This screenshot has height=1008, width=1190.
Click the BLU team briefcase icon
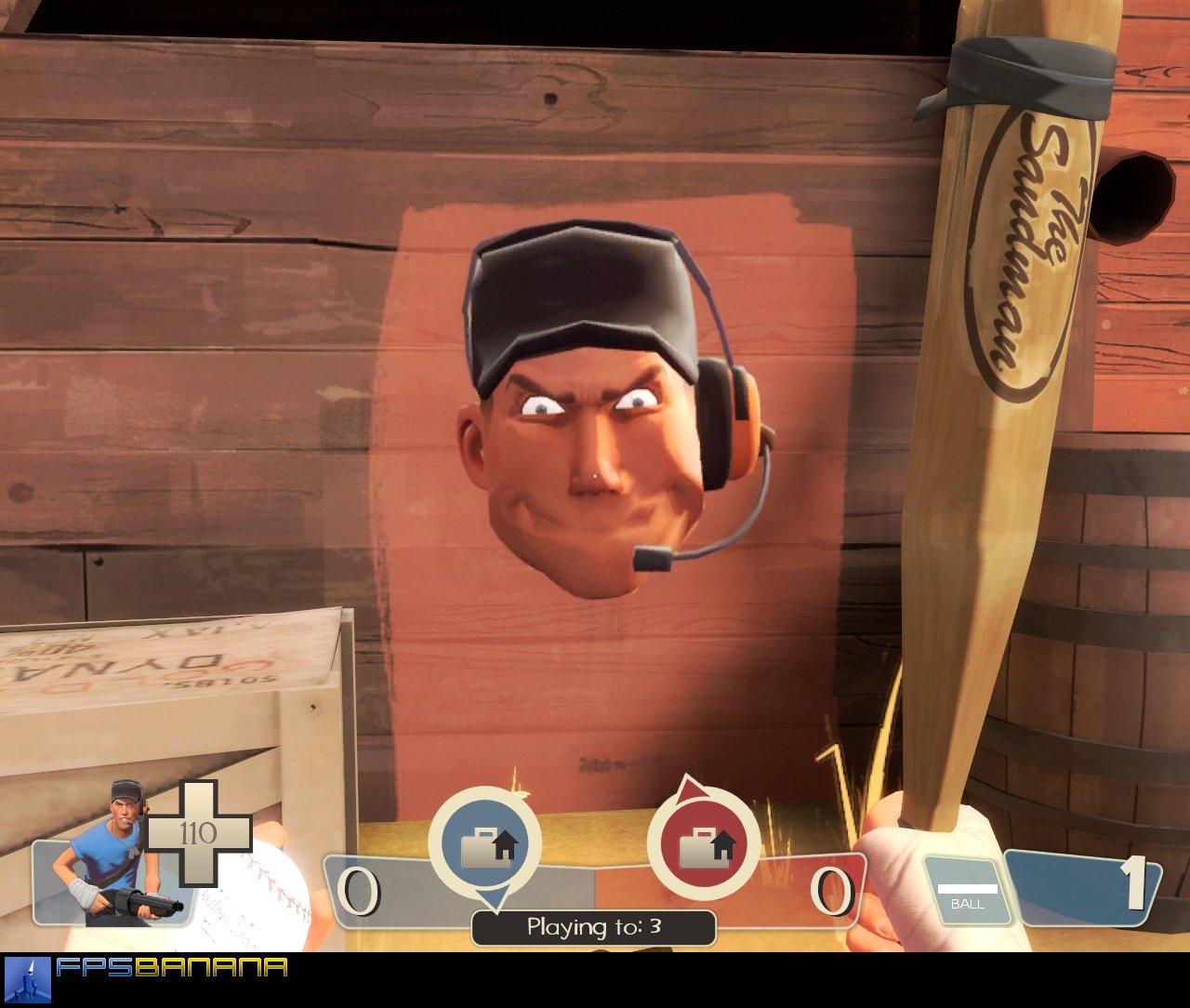[x=486, y=842]
